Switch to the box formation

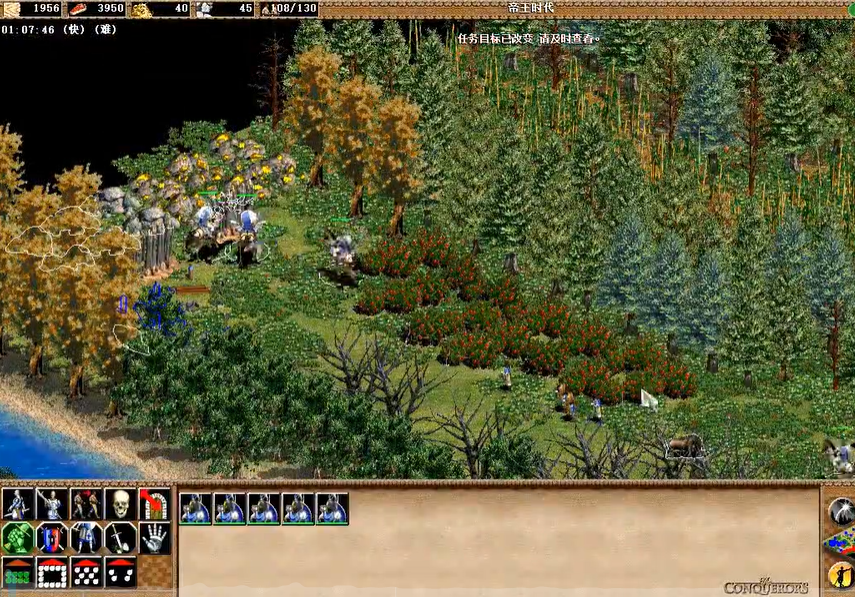(x=52, y=572)
